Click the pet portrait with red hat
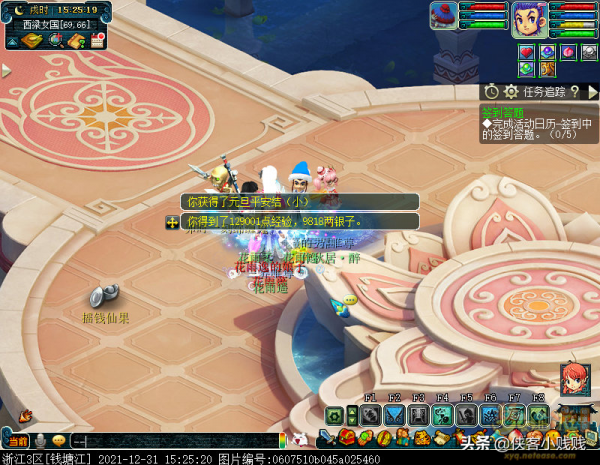 444,15
